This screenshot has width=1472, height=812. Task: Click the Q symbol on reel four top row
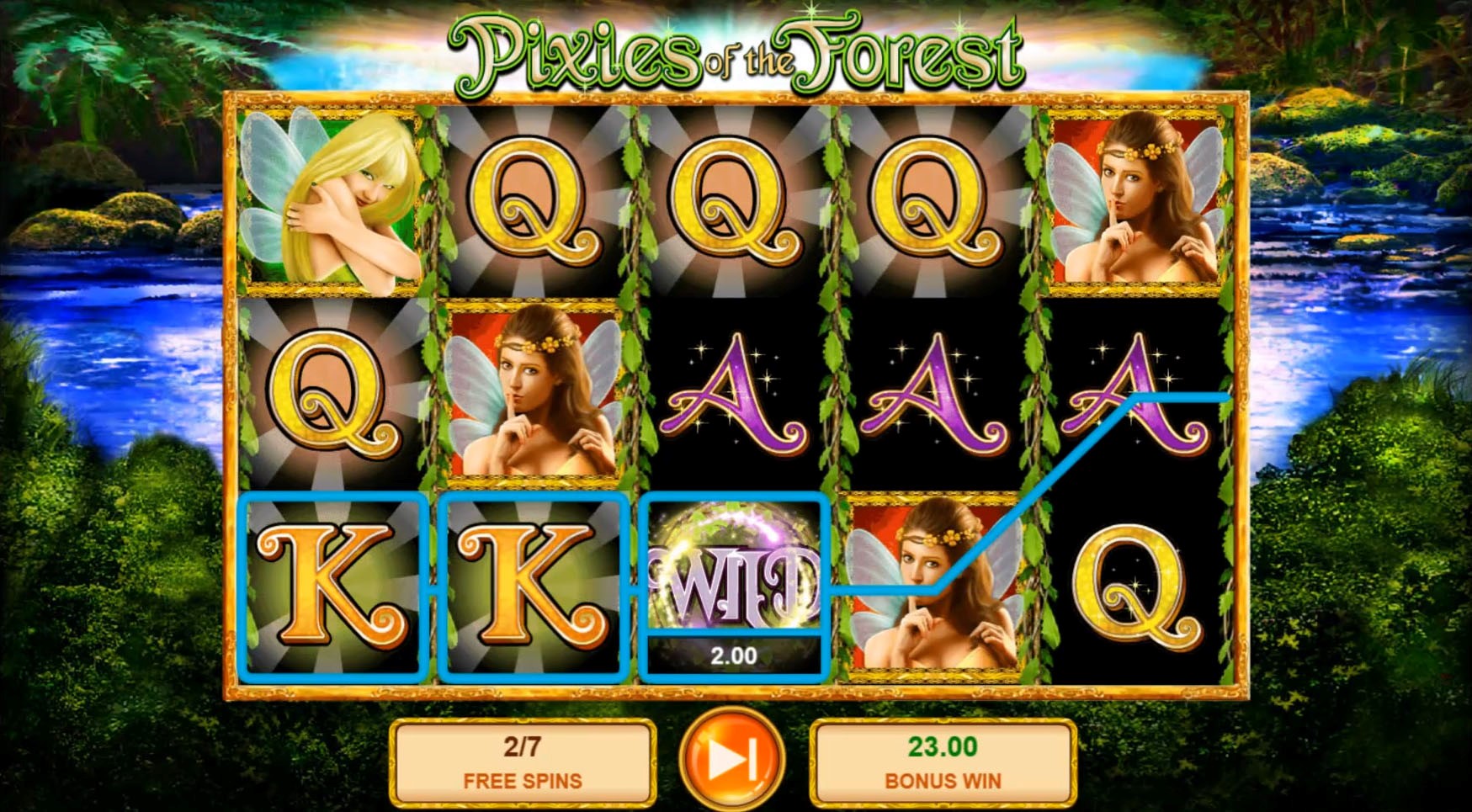point(934,202)
